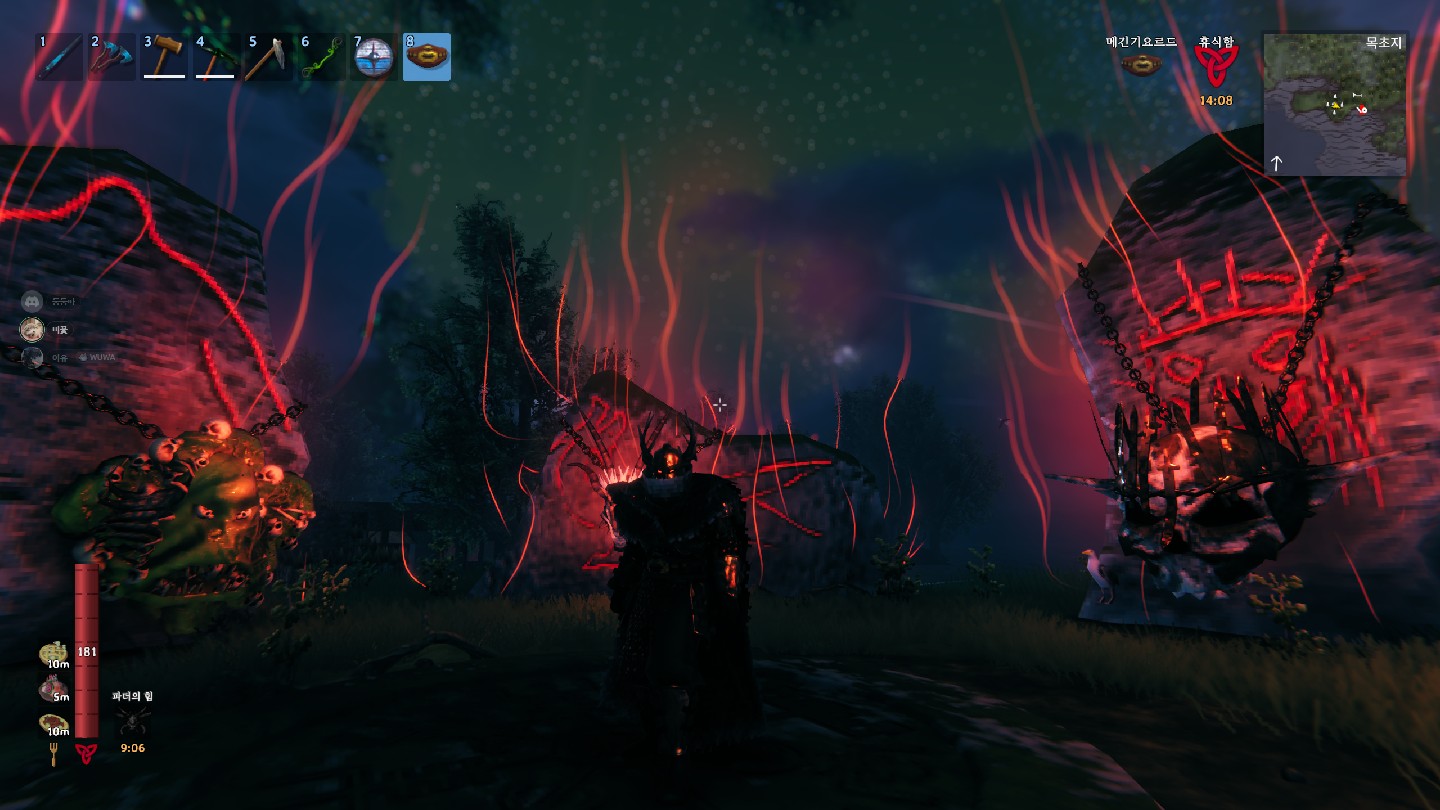Equip the blue-bladed axe in slot 2
The height and width of the screenshot is (810, 1440).
(112, 57)
